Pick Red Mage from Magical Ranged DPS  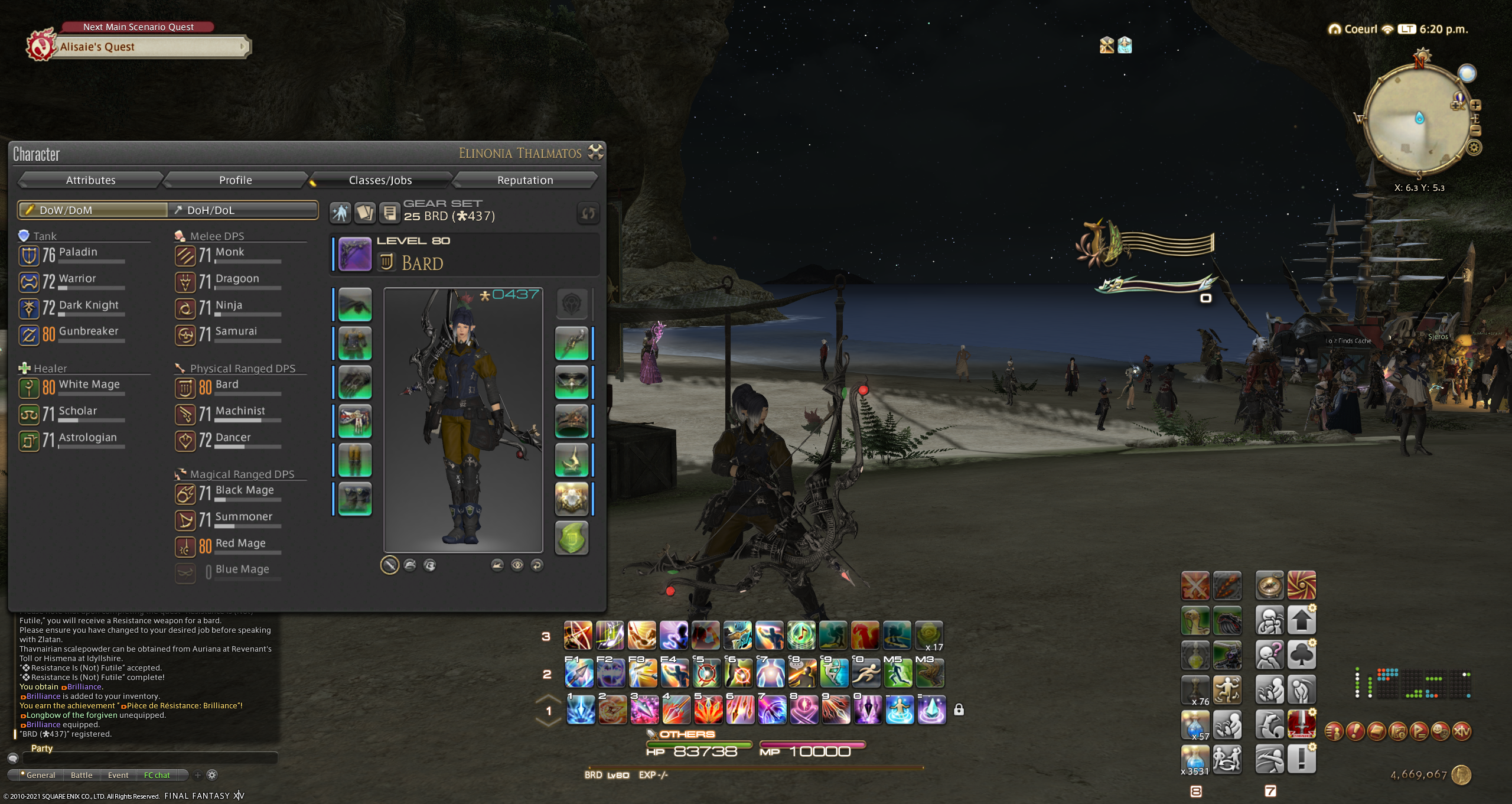pyautogui.click(x=240, y=544)
